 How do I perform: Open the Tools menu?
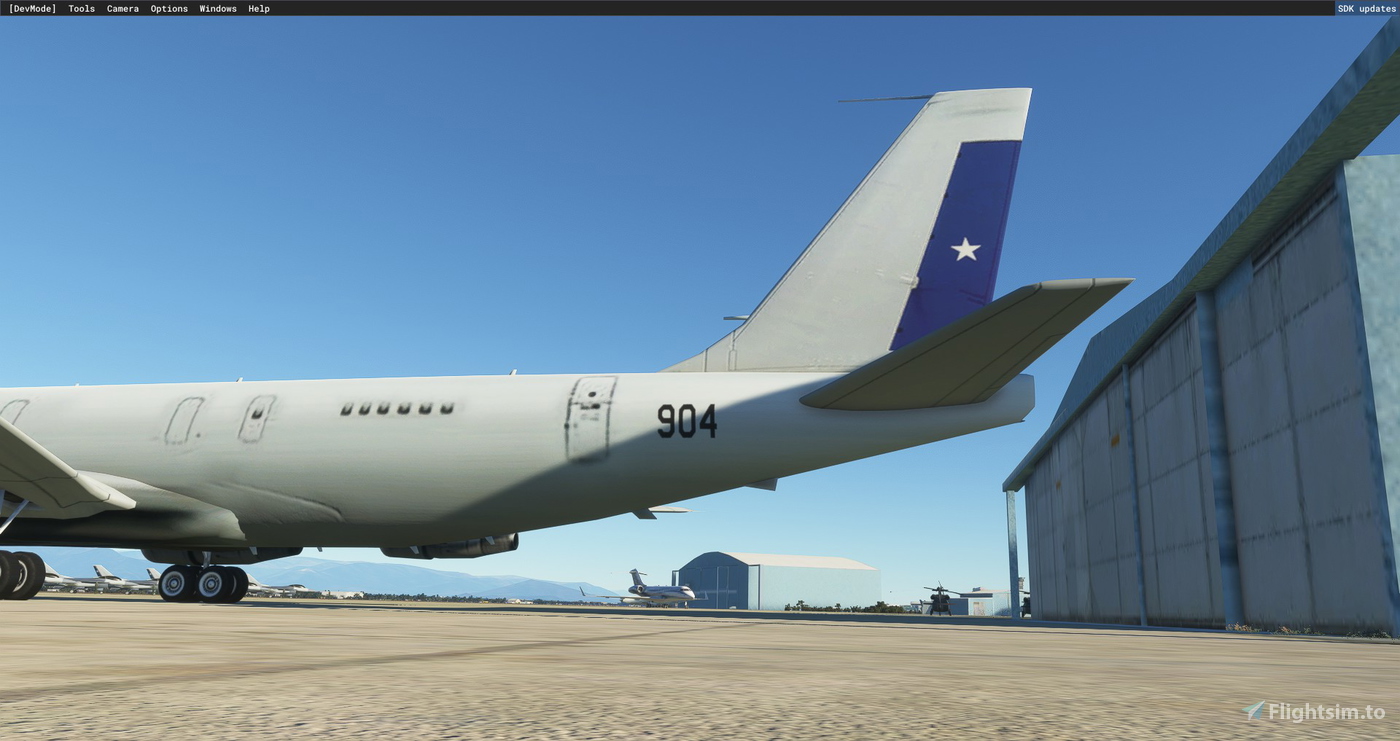[80, 8]
